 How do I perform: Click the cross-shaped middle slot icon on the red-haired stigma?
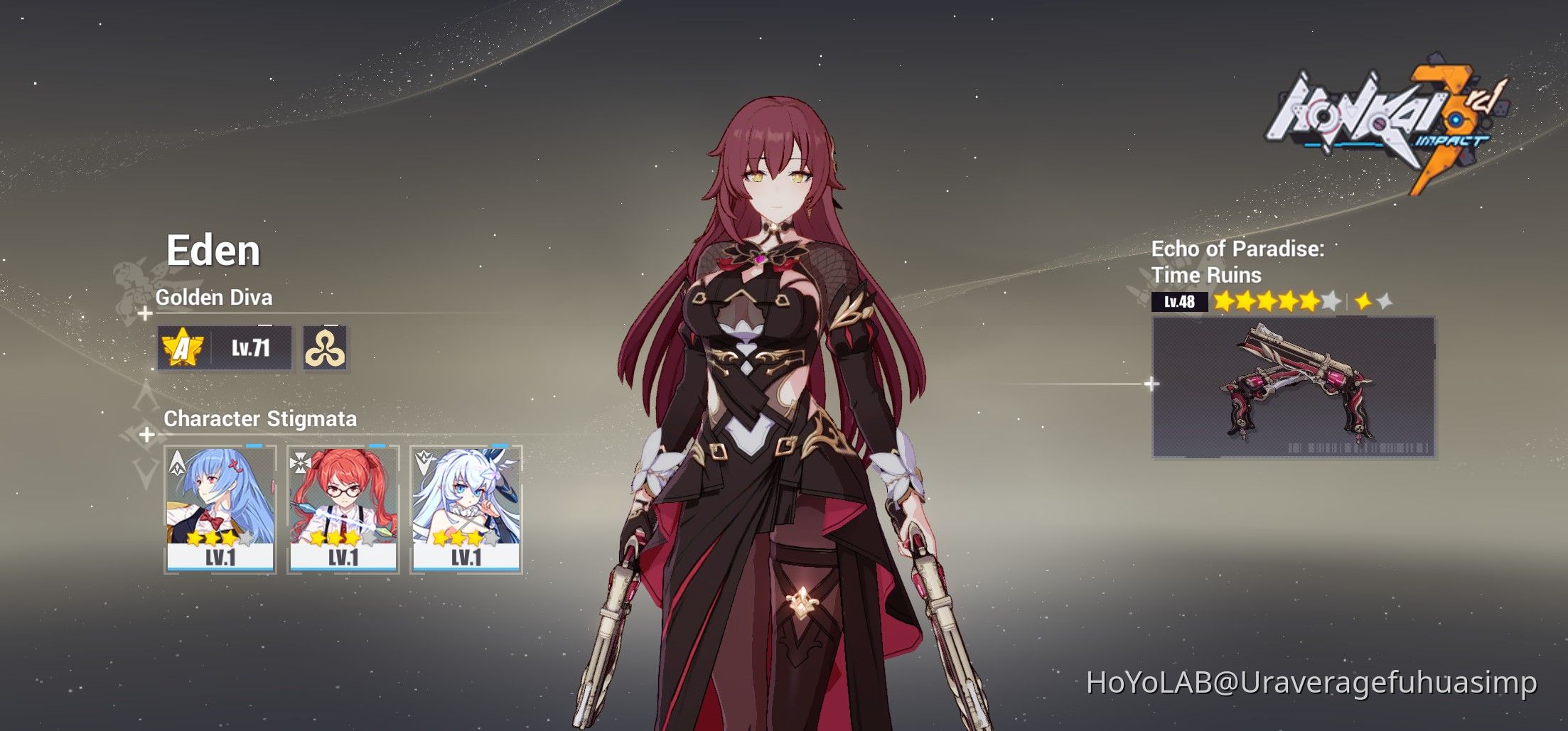(301, 462)
